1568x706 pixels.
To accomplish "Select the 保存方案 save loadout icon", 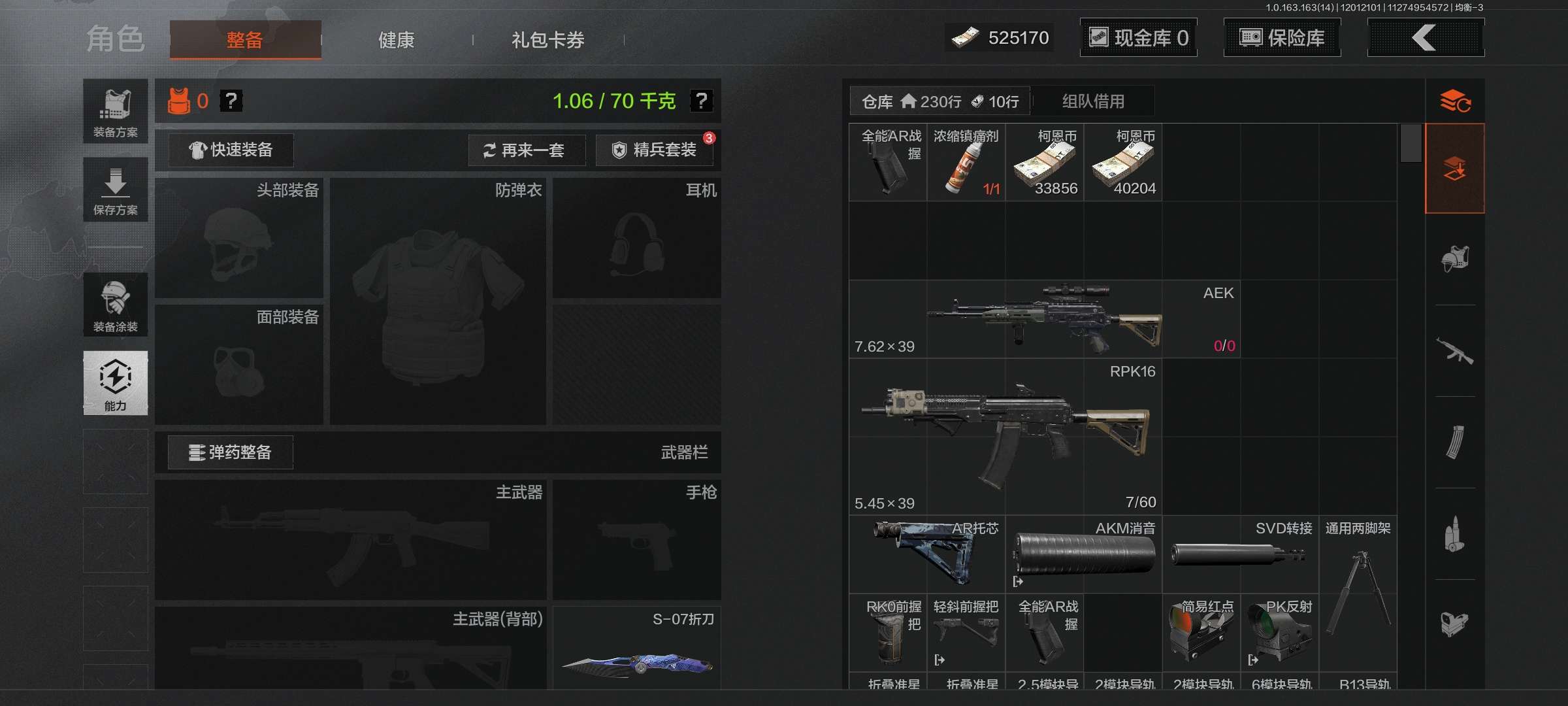I will [115, 190].
